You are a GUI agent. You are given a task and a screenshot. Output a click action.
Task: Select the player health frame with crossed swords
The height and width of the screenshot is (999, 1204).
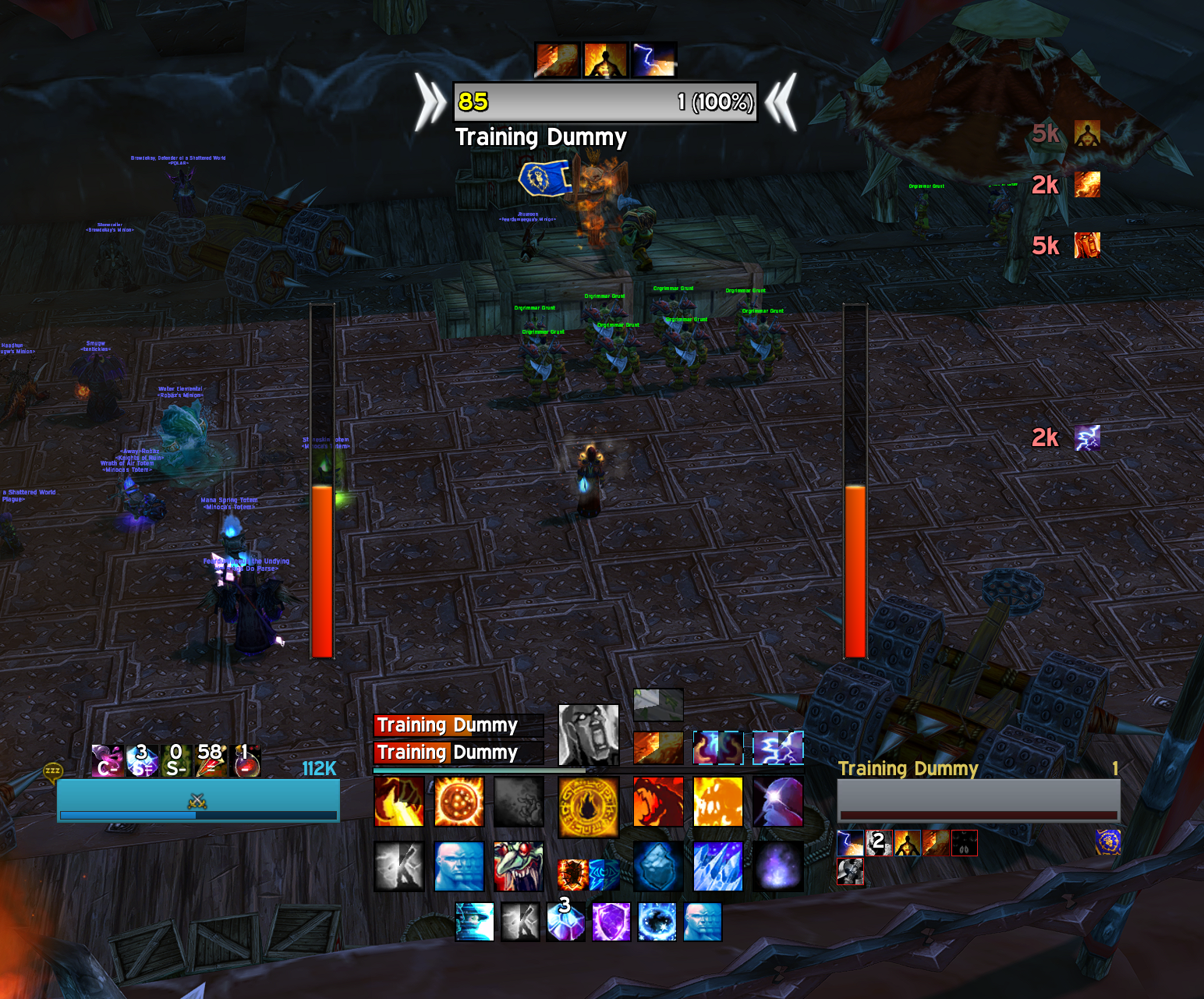(198, 799)
